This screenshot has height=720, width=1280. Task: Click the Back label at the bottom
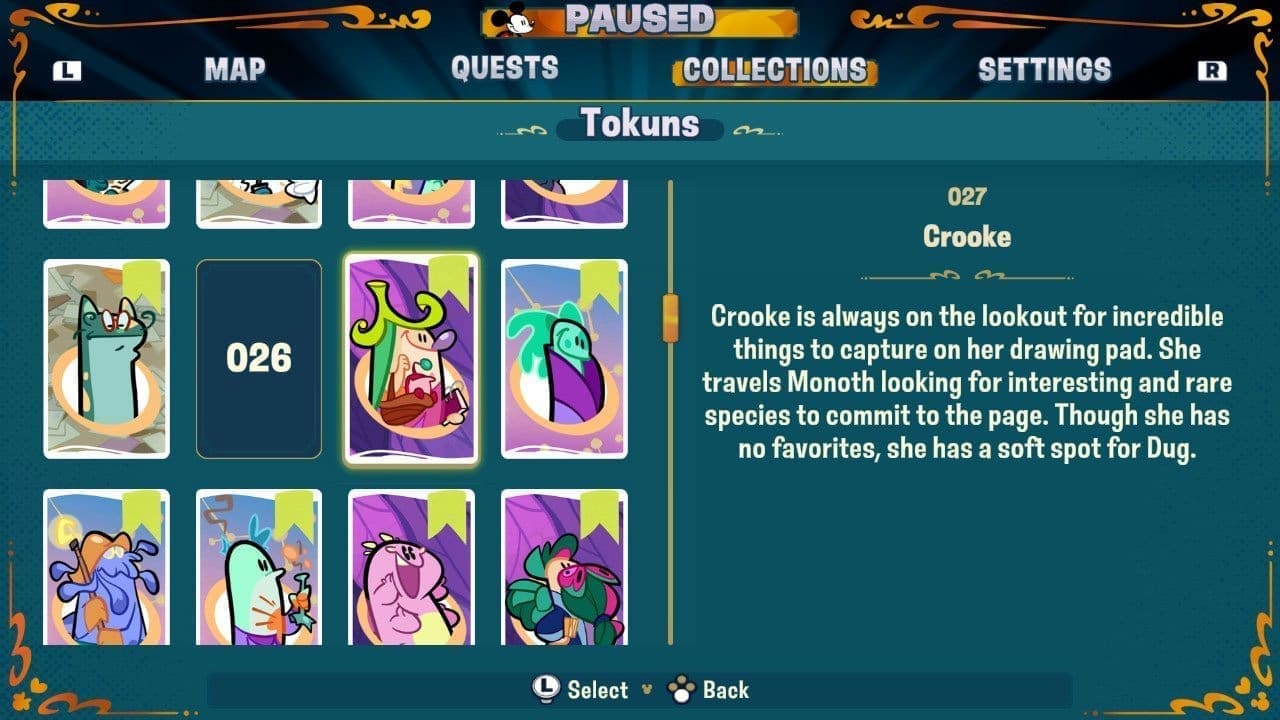(x=728, y=690)
